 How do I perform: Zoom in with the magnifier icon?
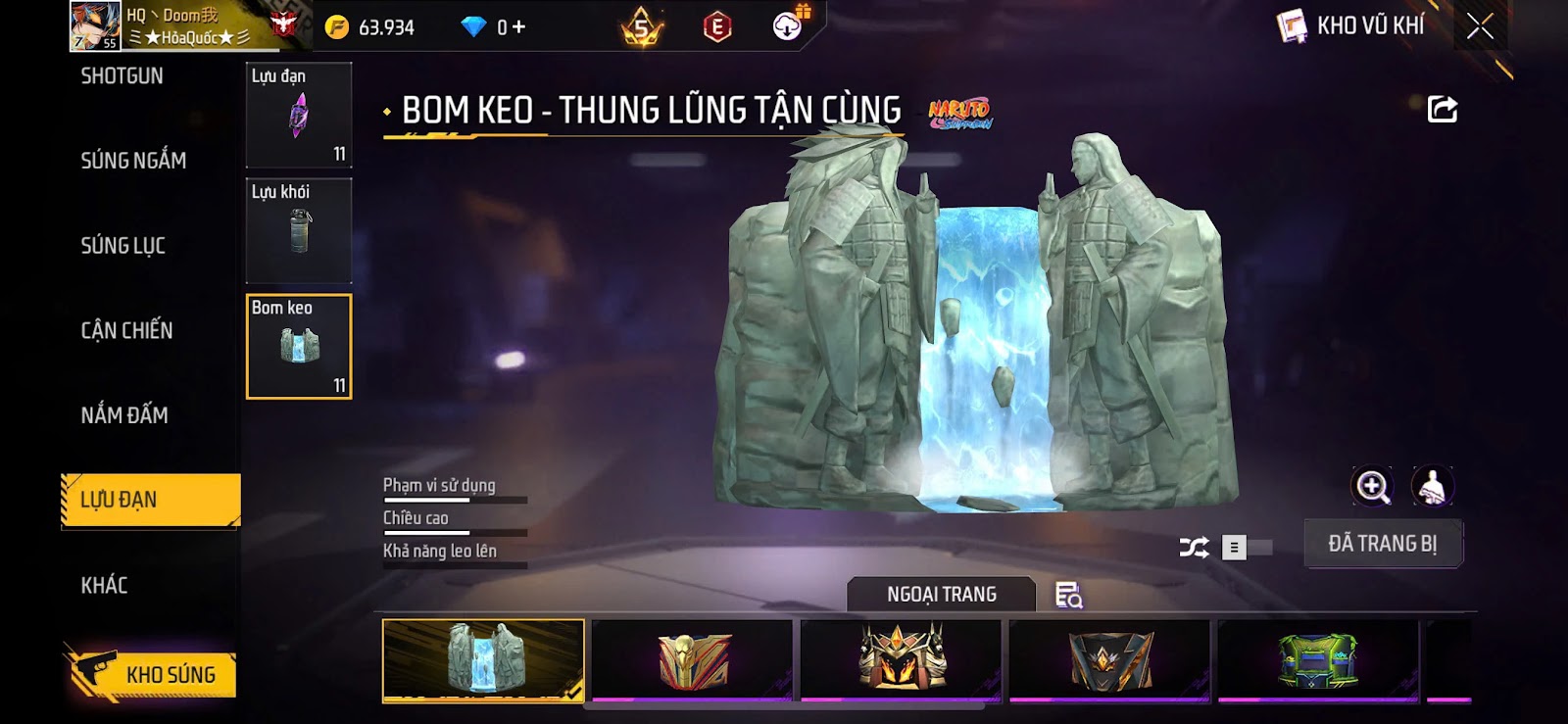(x=1372, y=486)
